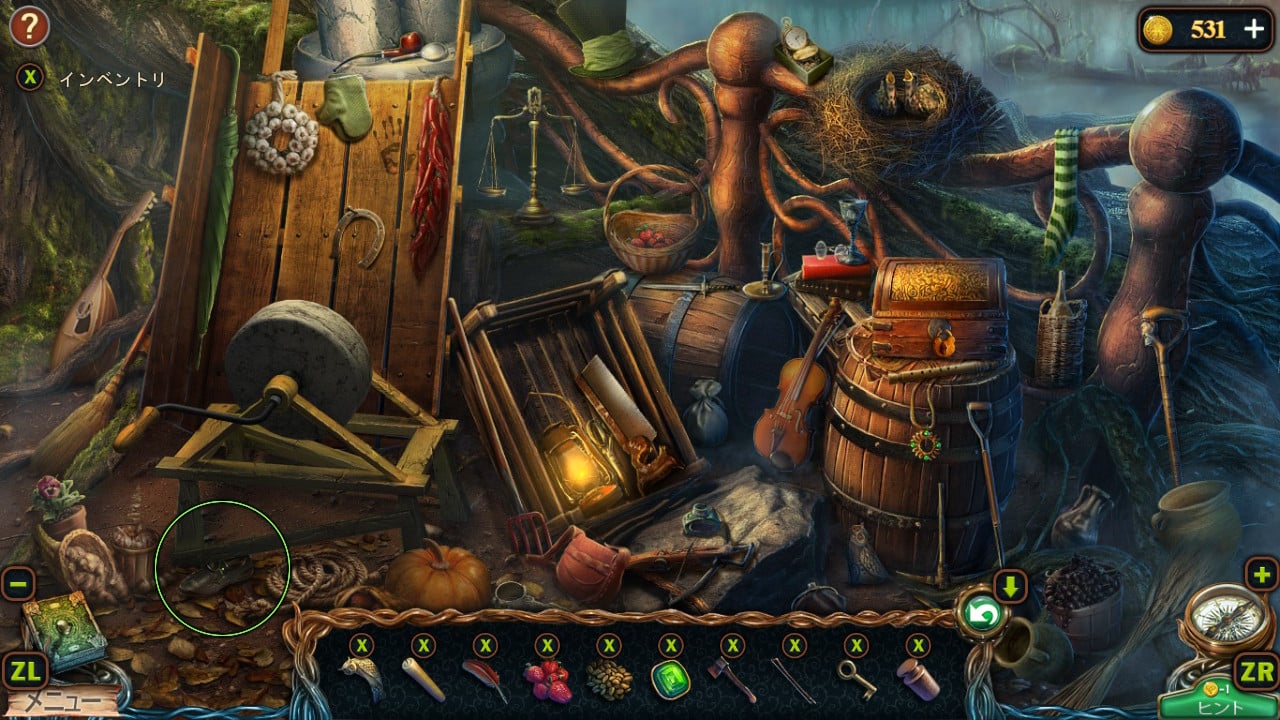The image size is (1280, 720).
Task: Select the green emerald gem item
Action: point(671,680)
